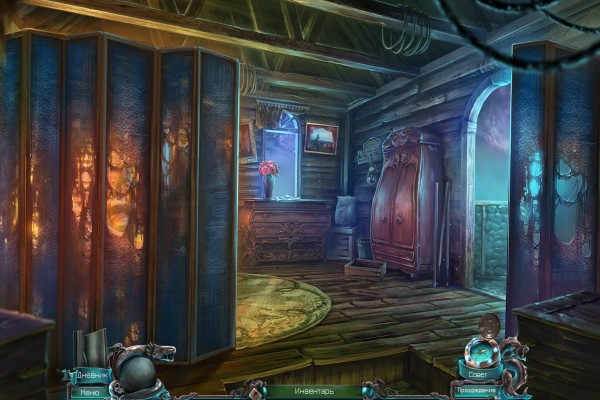This screenshot has width=600, height=400.
Task: Expand the Инвентарь inventory bar
Action: [300, 391]
